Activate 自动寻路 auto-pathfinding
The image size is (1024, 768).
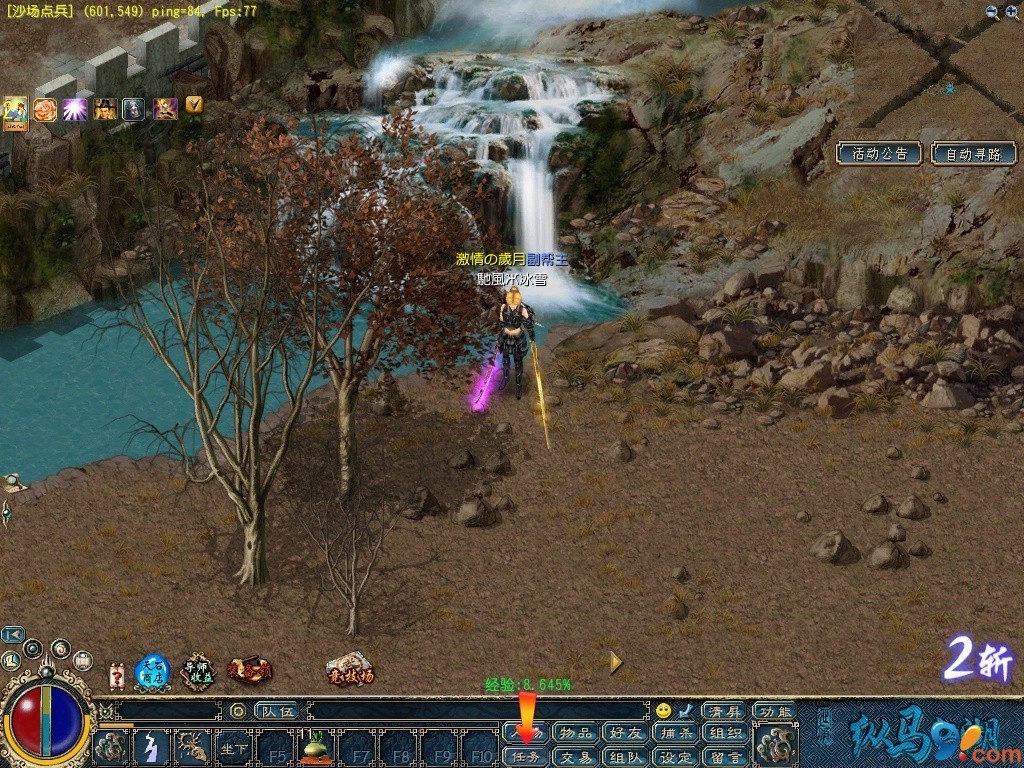(973, 154)
